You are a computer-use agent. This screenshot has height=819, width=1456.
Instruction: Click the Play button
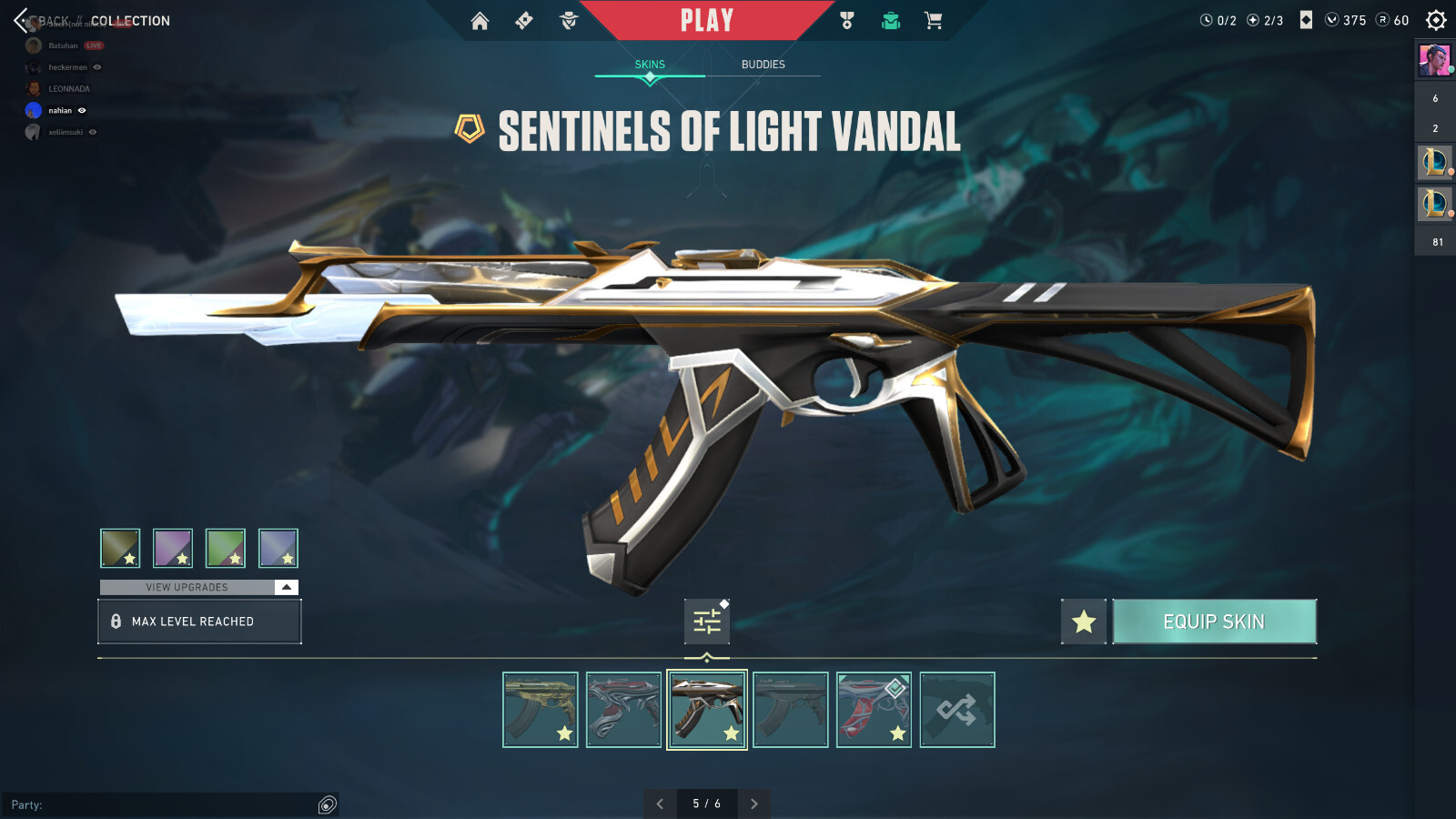[x=708, y=19]
